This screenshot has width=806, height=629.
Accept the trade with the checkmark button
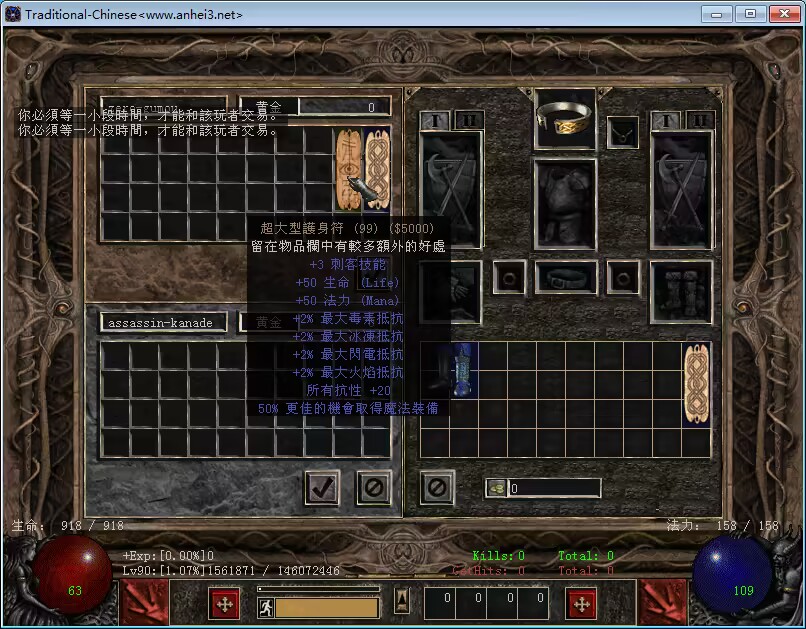click(322, 487)
